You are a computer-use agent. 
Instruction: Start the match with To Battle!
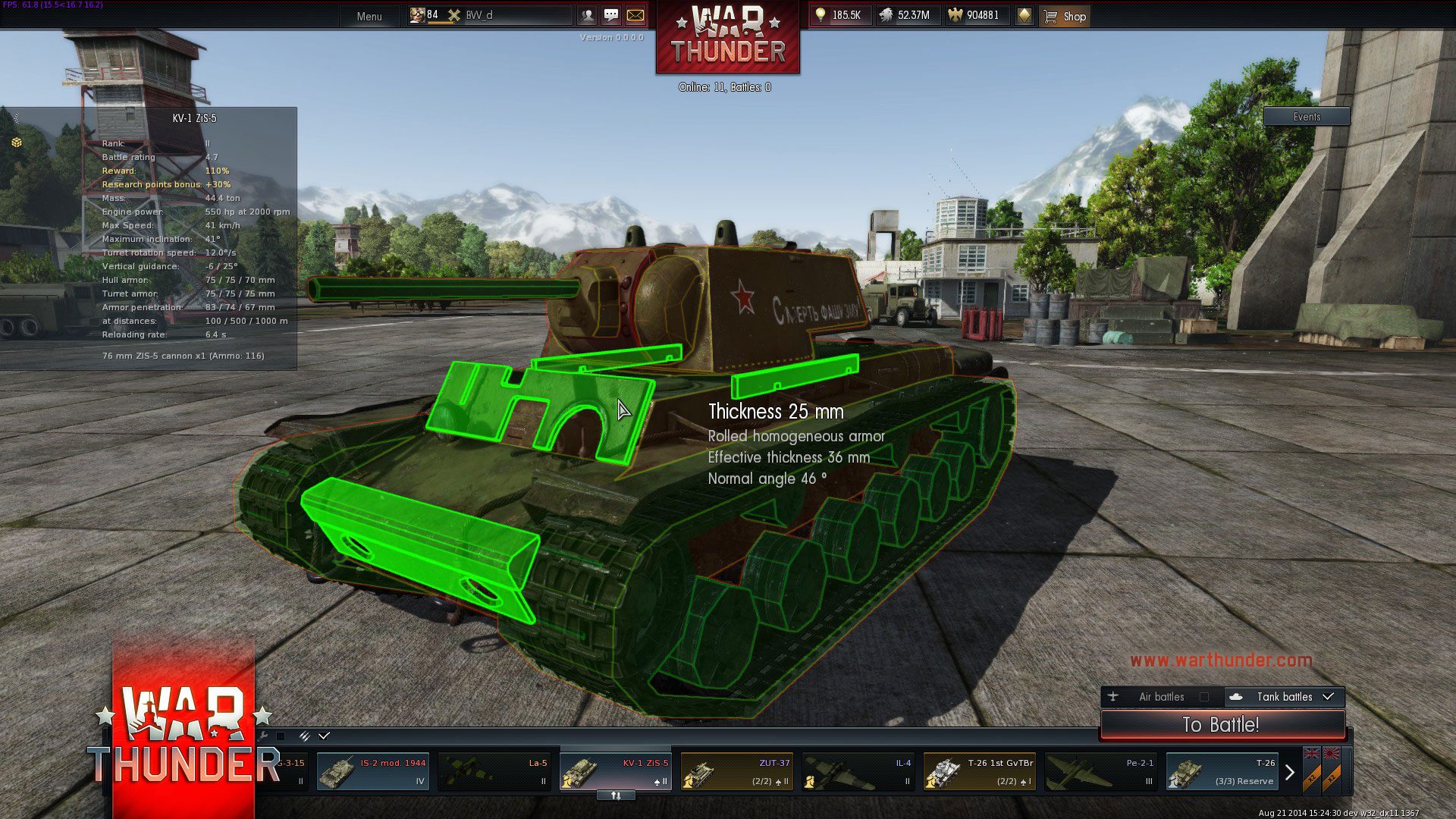[1221, 725]
